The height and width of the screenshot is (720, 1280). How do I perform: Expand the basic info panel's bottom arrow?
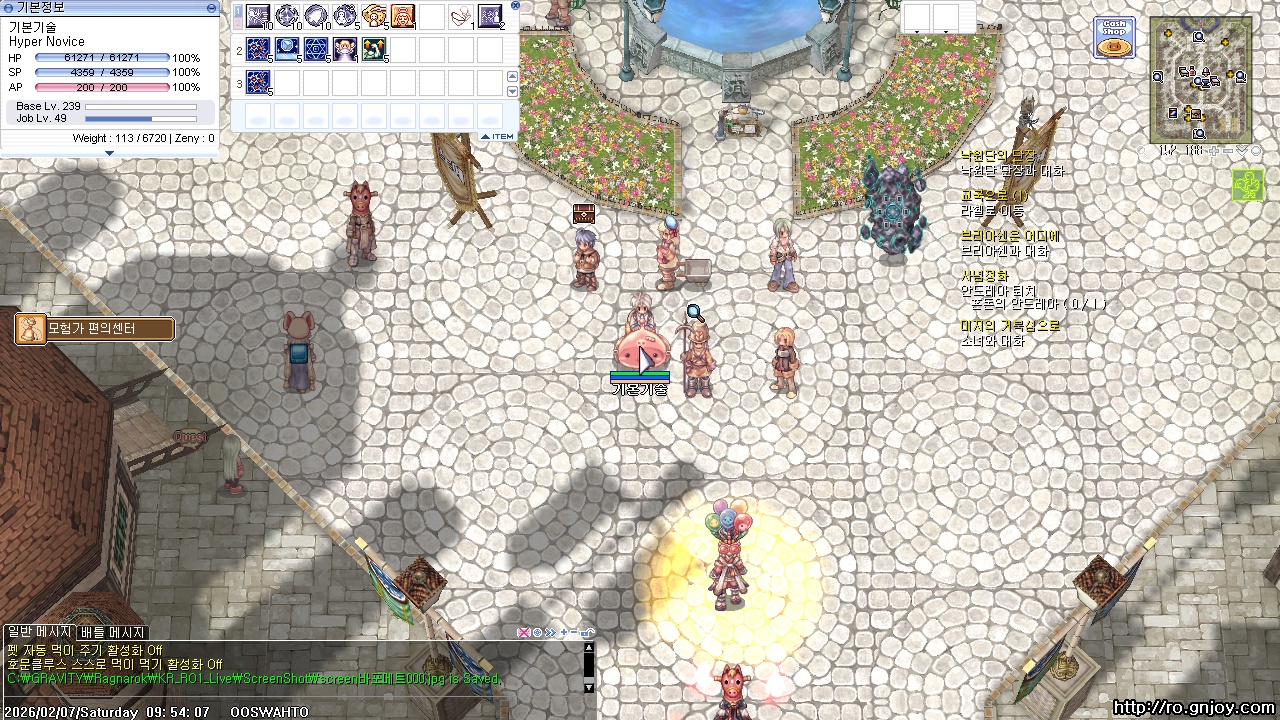pos(109,153)
